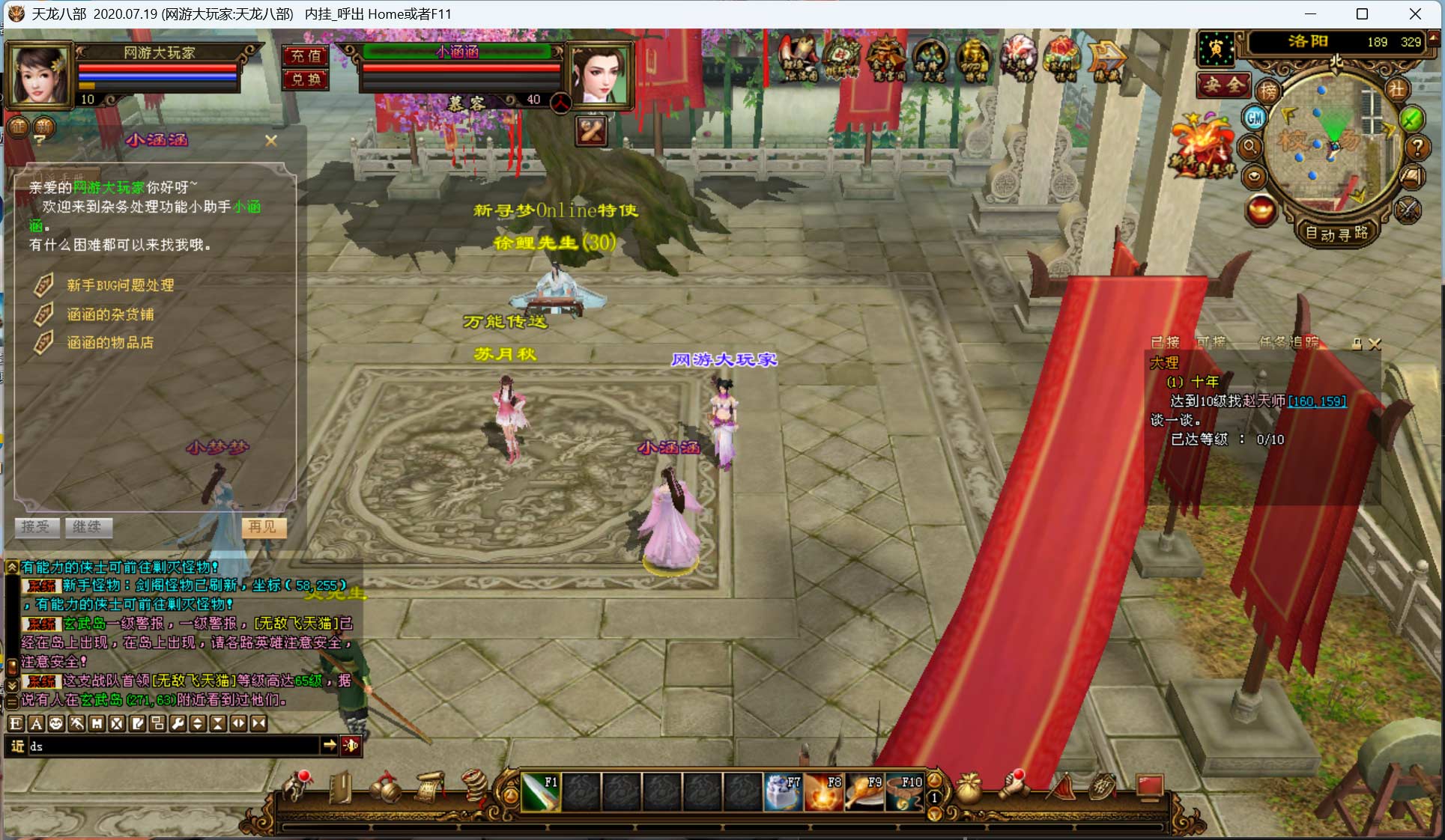
Task: Activate the F1 sword skill slot
Action: pos(540,793)
